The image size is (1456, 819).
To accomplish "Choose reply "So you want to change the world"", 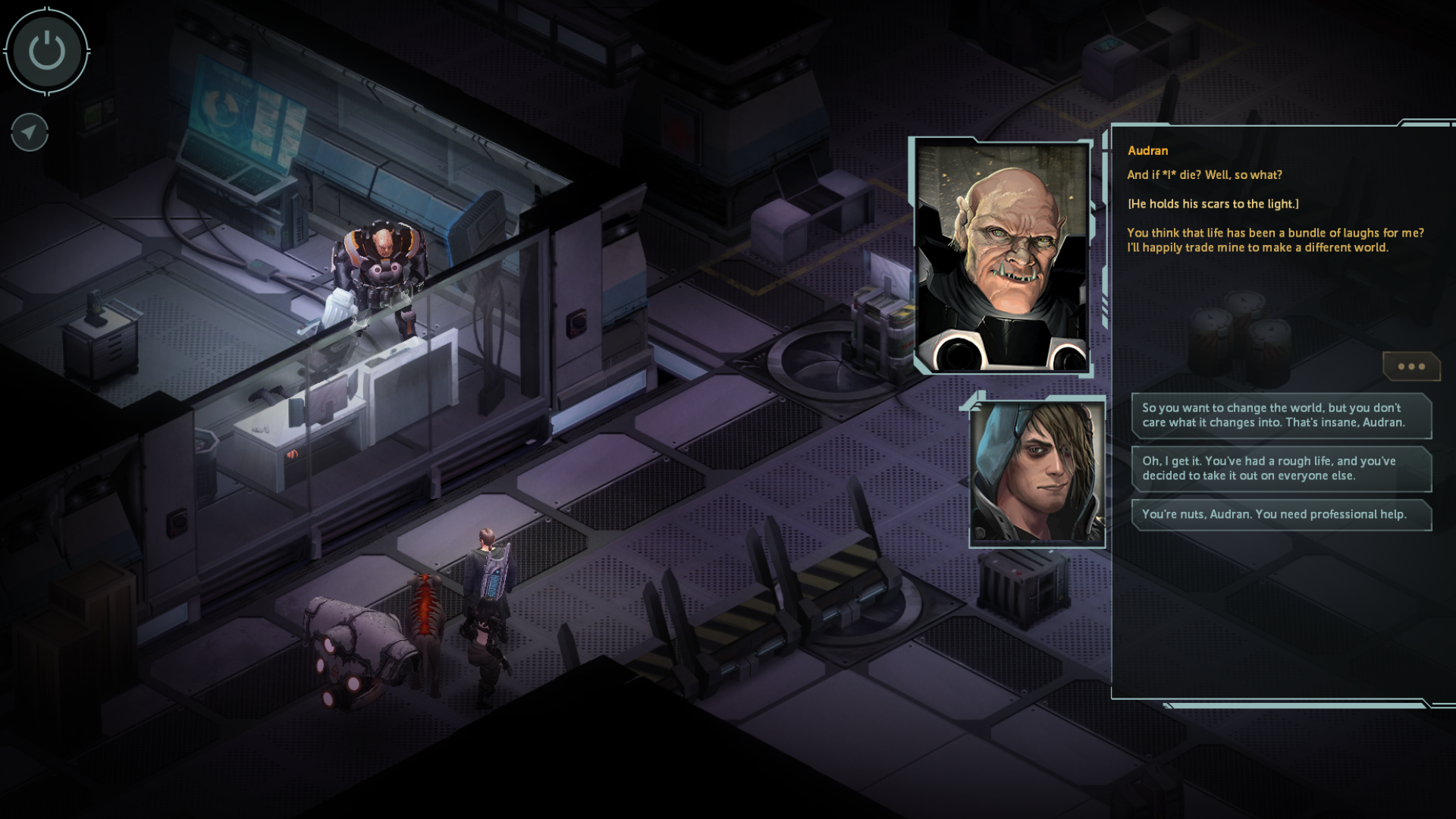I will [x=1281, y=416].
